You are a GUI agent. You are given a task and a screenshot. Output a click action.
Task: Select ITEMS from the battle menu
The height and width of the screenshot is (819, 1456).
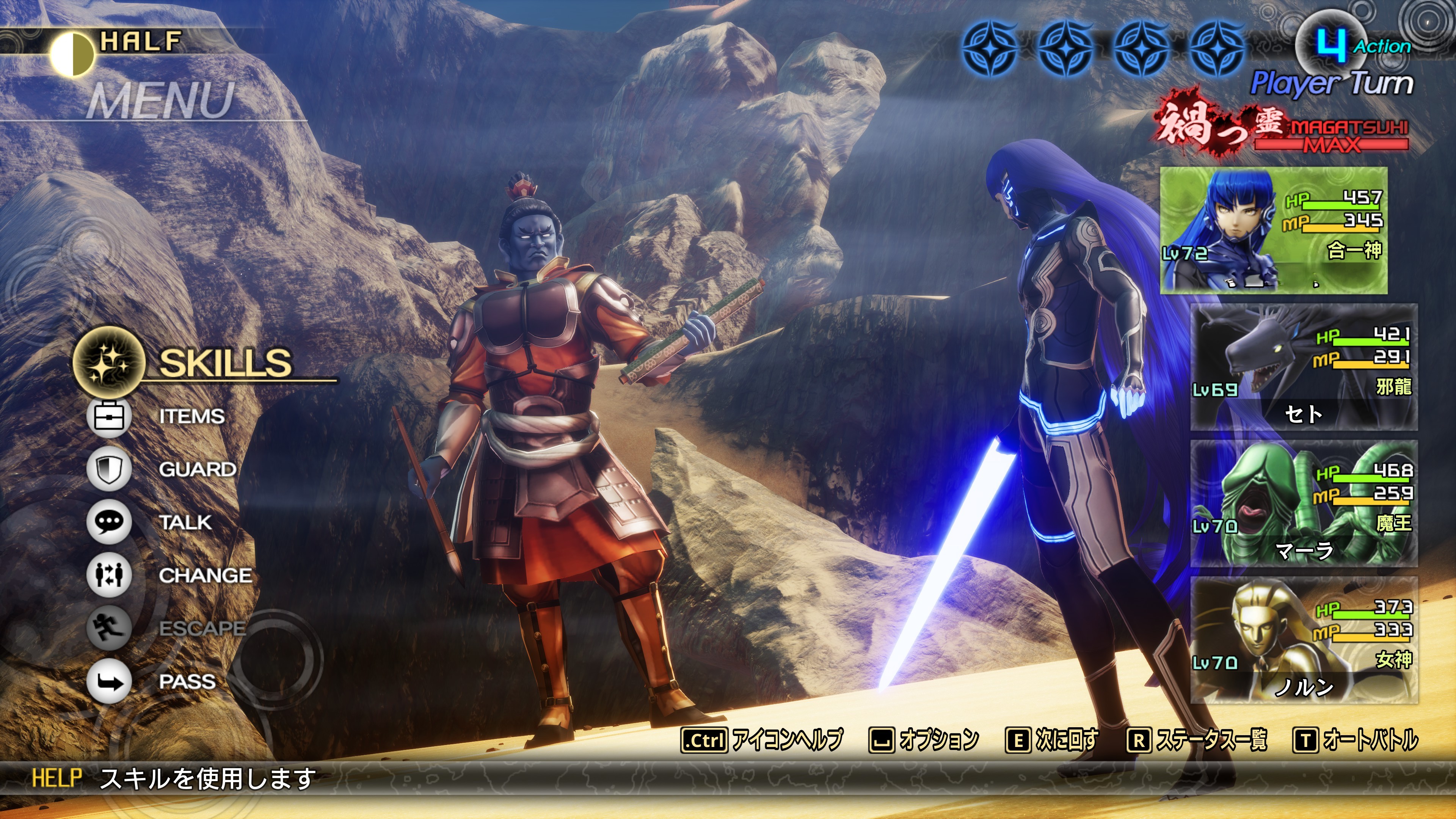point(191,417)
